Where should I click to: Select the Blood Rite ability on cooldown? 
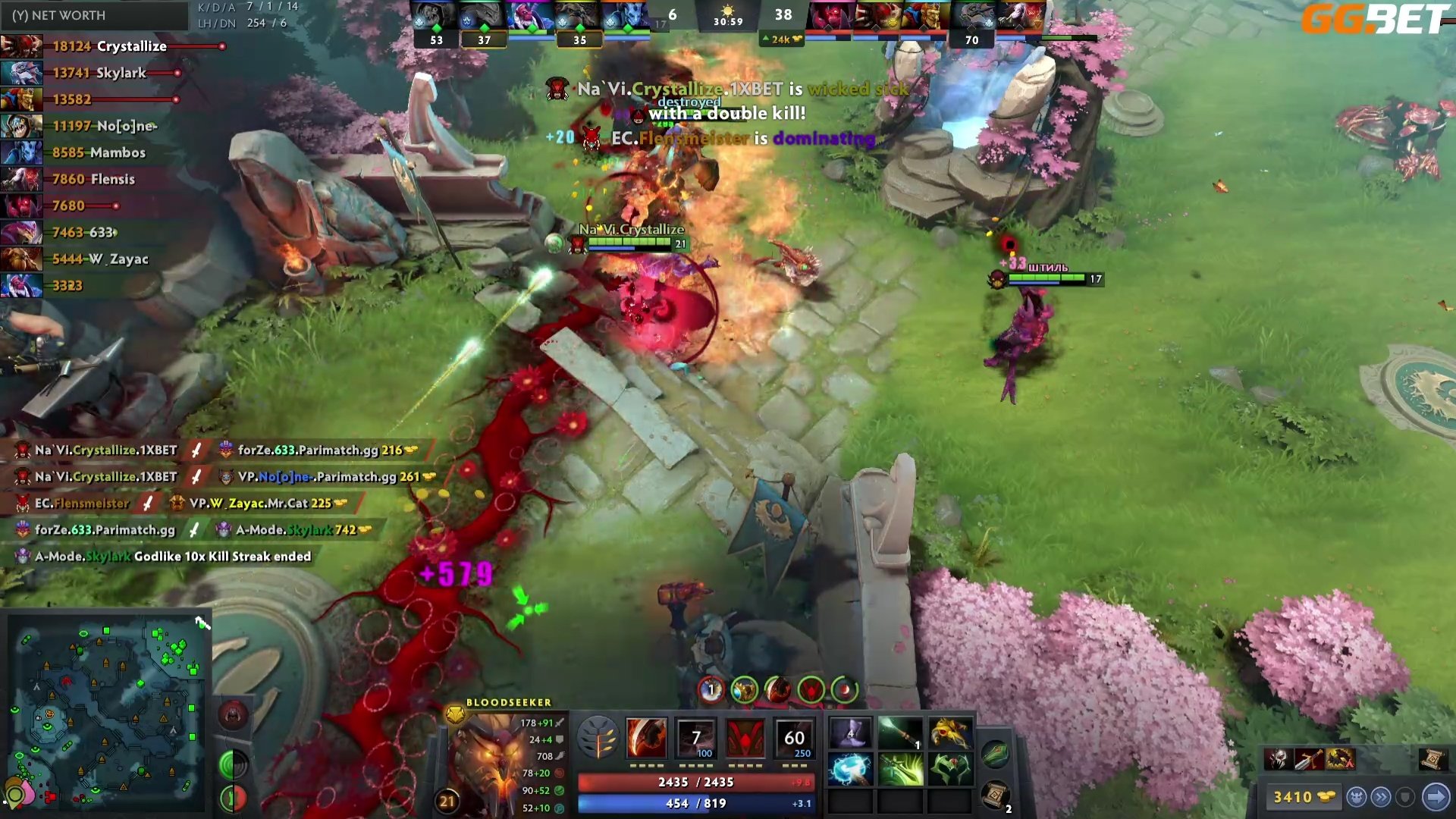[x=696, y=737]
